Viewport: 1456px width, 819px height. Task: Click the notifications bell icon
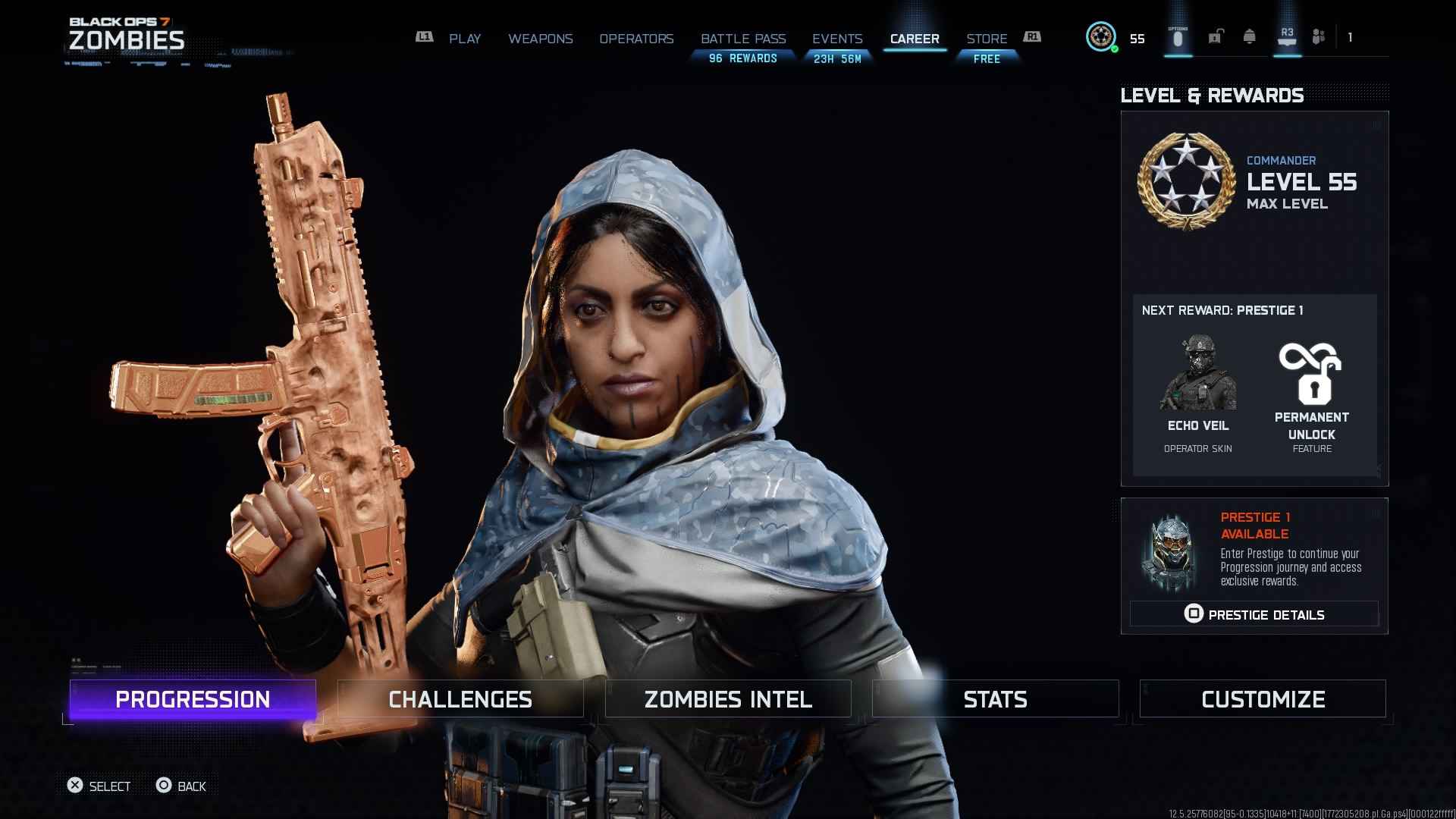pos(1250,37)
